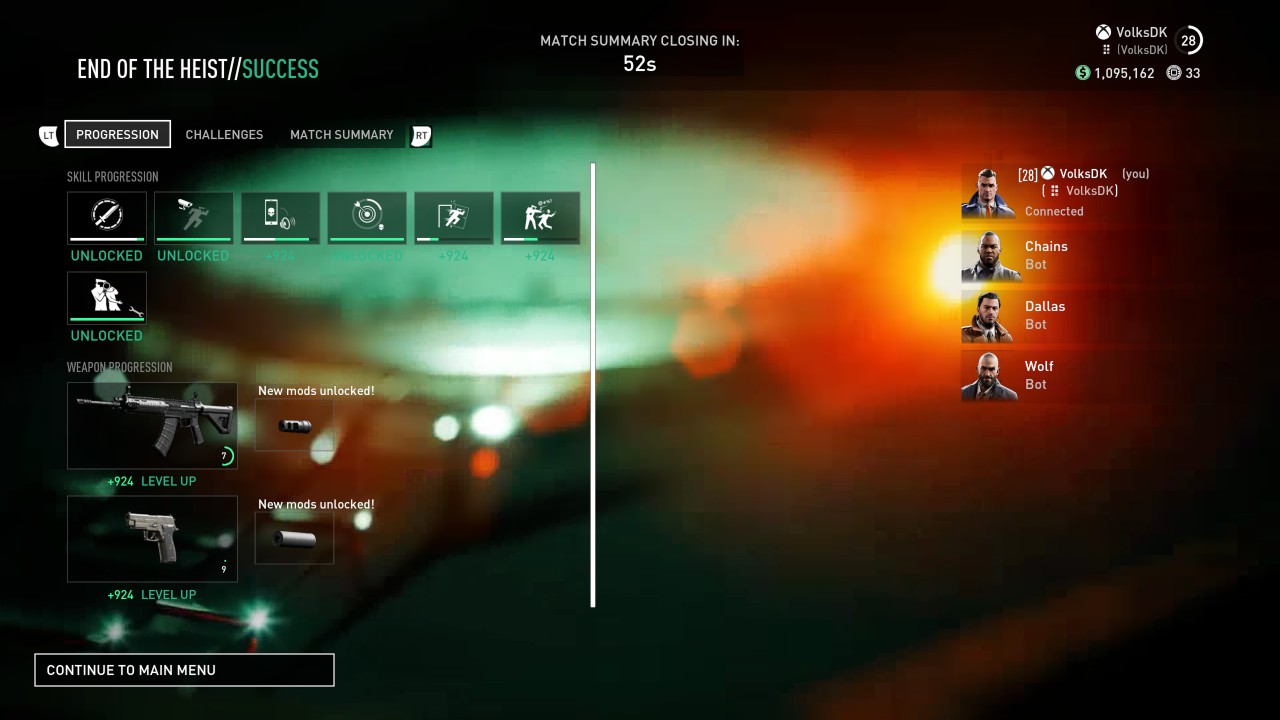This screenshot has width=1280, height=720.
Task: Select the target marking skill icon
Action: coord(366,217)
